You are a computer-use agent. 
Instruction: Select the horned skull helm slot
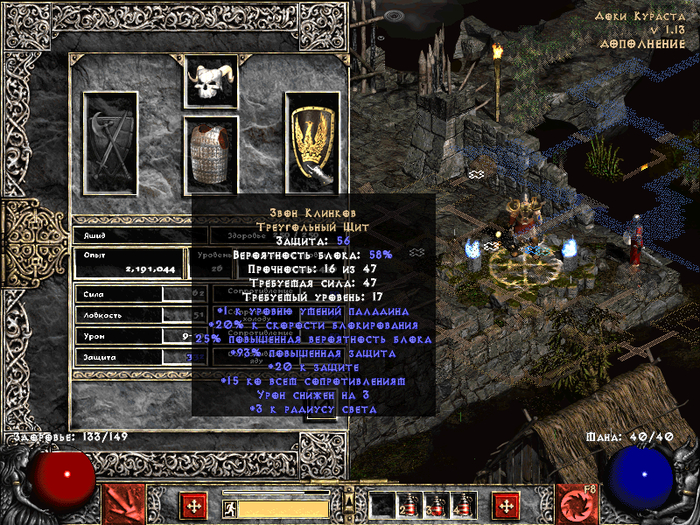click(212, 82)
